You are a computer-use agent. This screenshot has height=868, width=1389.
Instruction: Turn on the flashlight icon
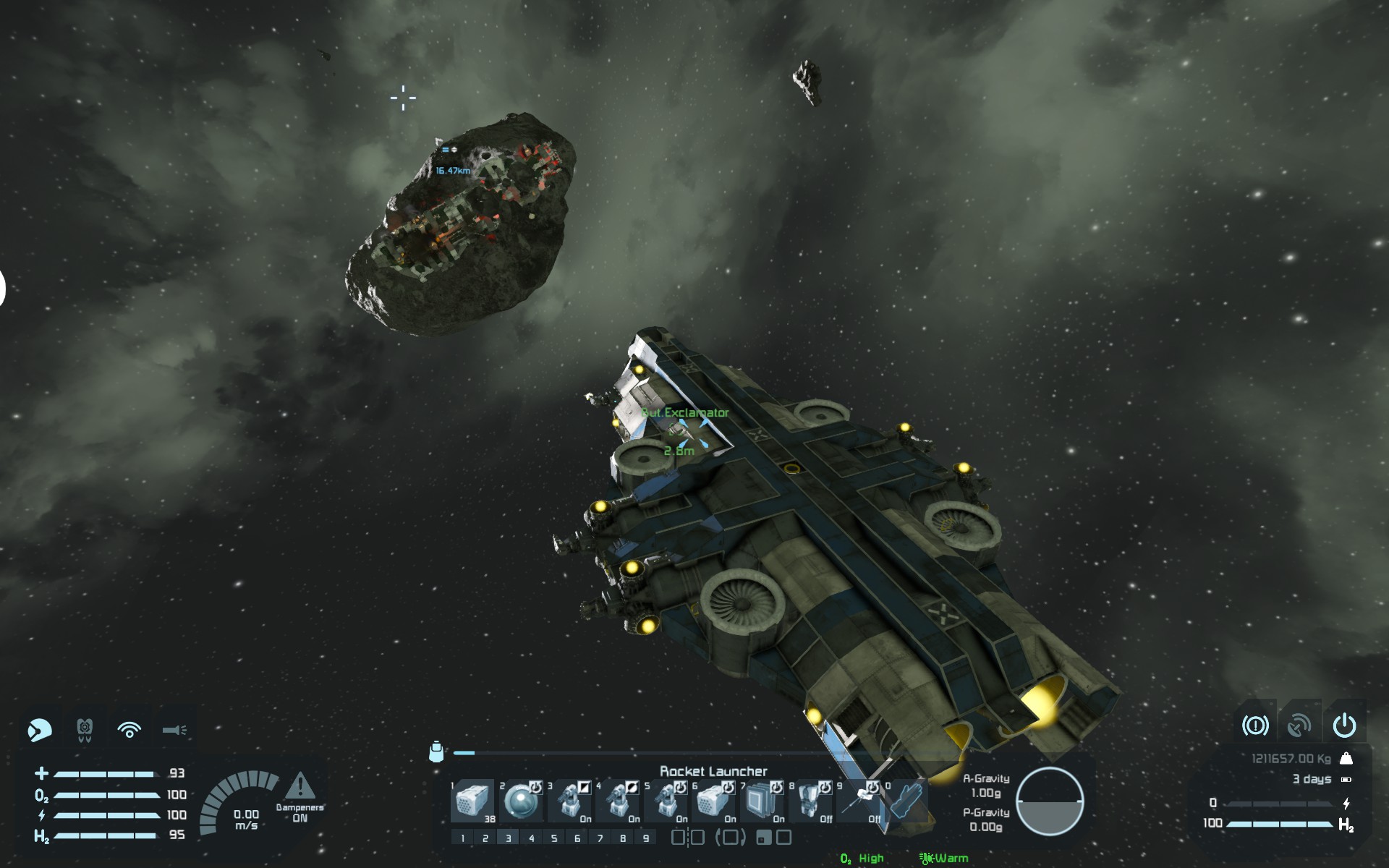tap(174, 730)
